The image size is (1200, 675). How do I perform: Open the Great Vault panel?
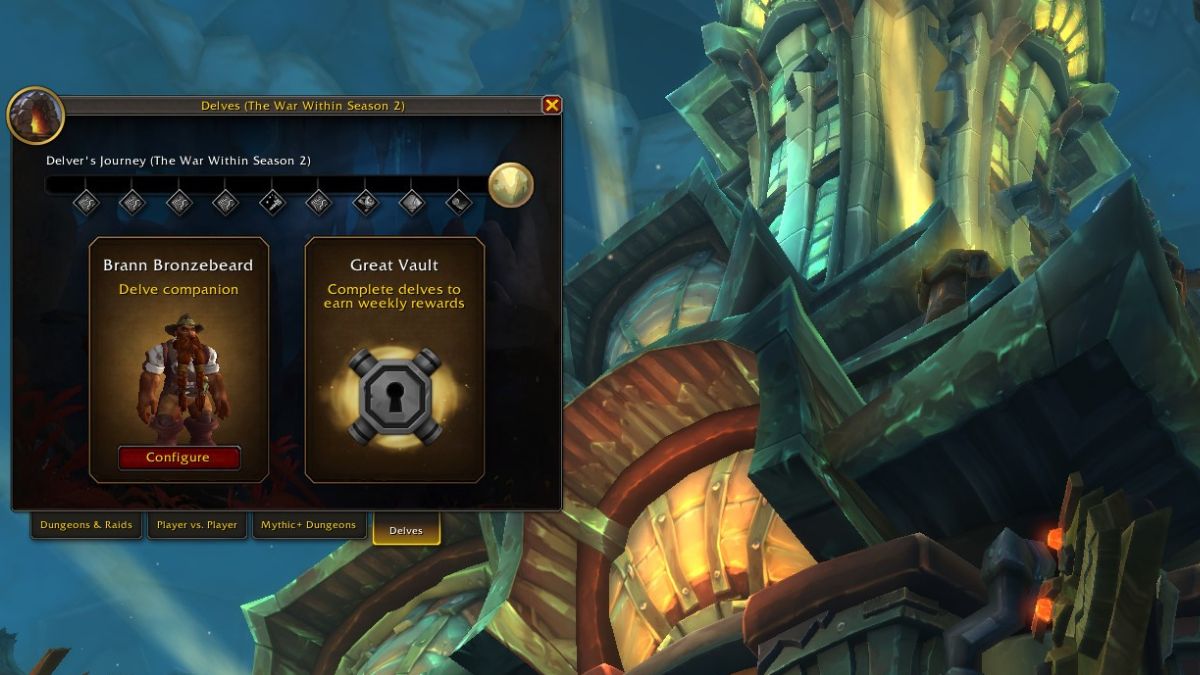(394, 397)
